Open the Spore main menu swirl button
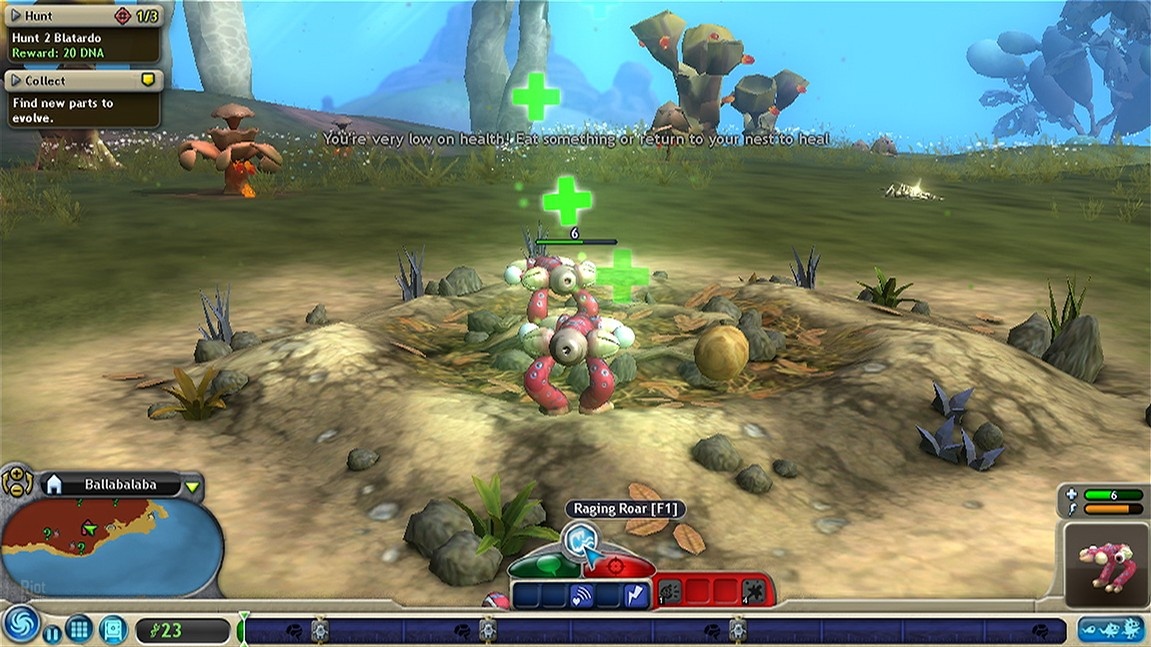The width and height of the screenshot is (1151, 647). tap(21, 623)
